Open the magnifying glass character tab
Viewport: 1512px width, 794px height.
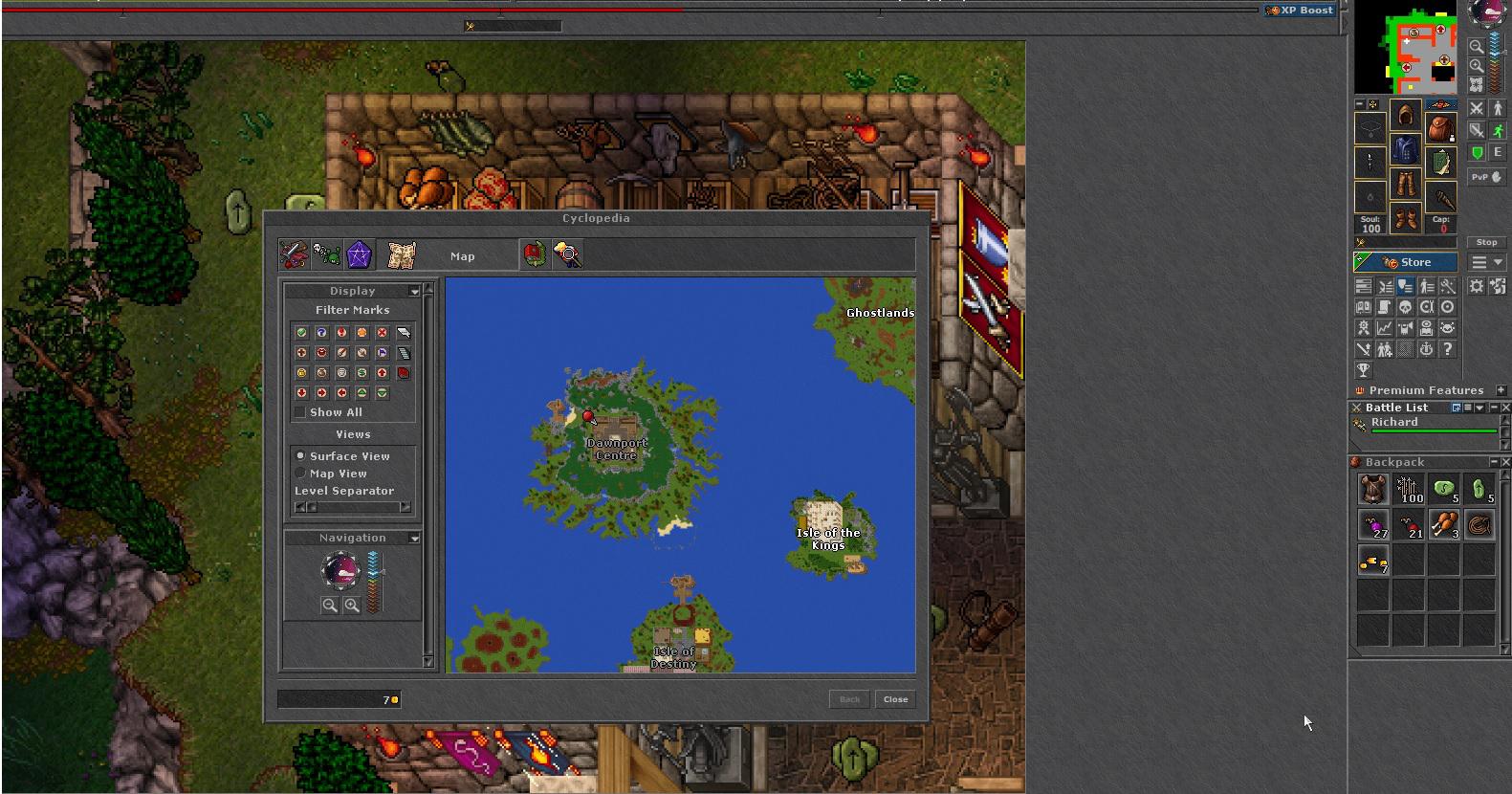point(567,254)
